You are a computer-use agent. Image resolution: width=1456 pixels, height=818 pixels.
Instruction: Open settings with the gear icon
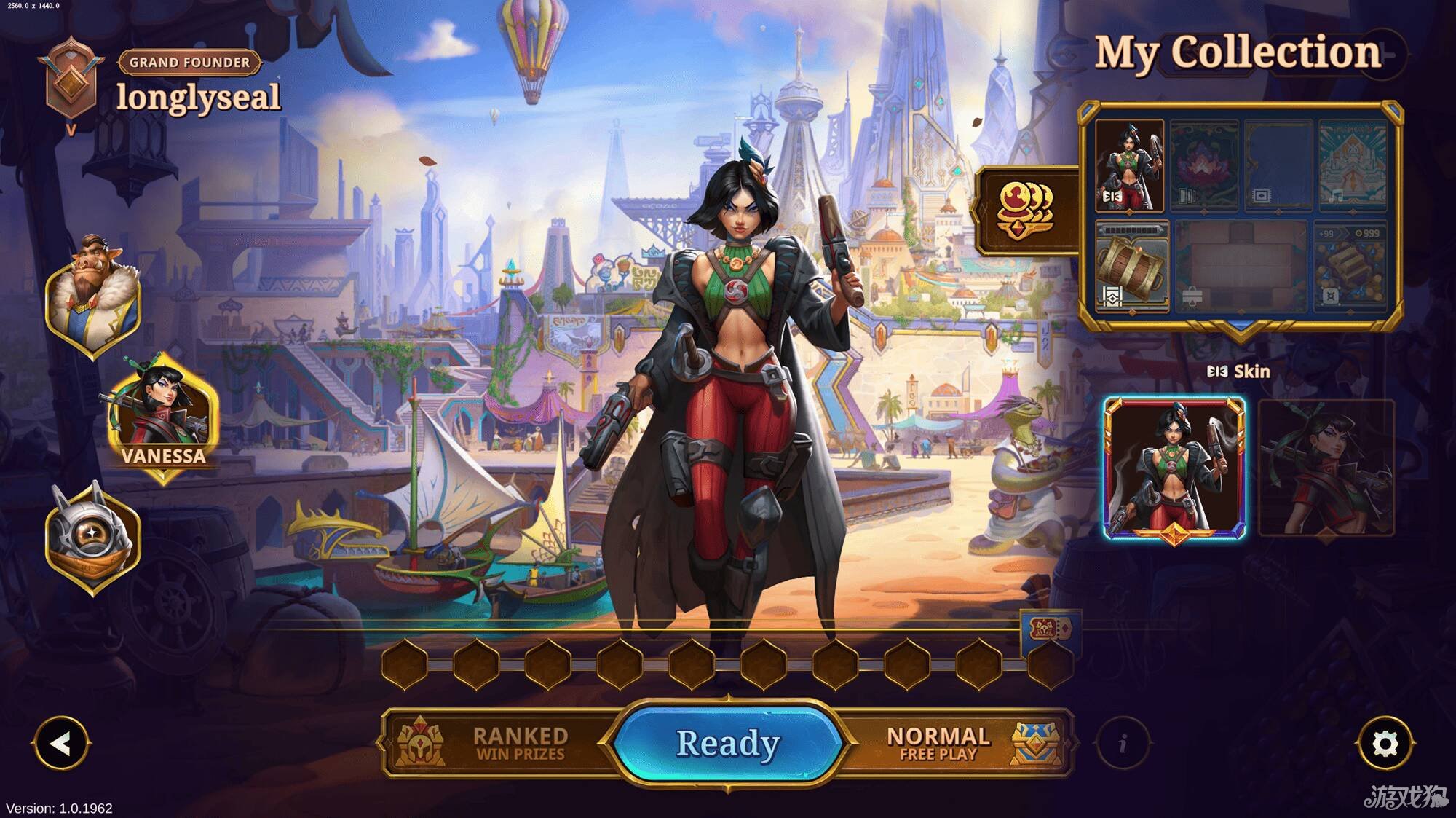[1385, 744]
